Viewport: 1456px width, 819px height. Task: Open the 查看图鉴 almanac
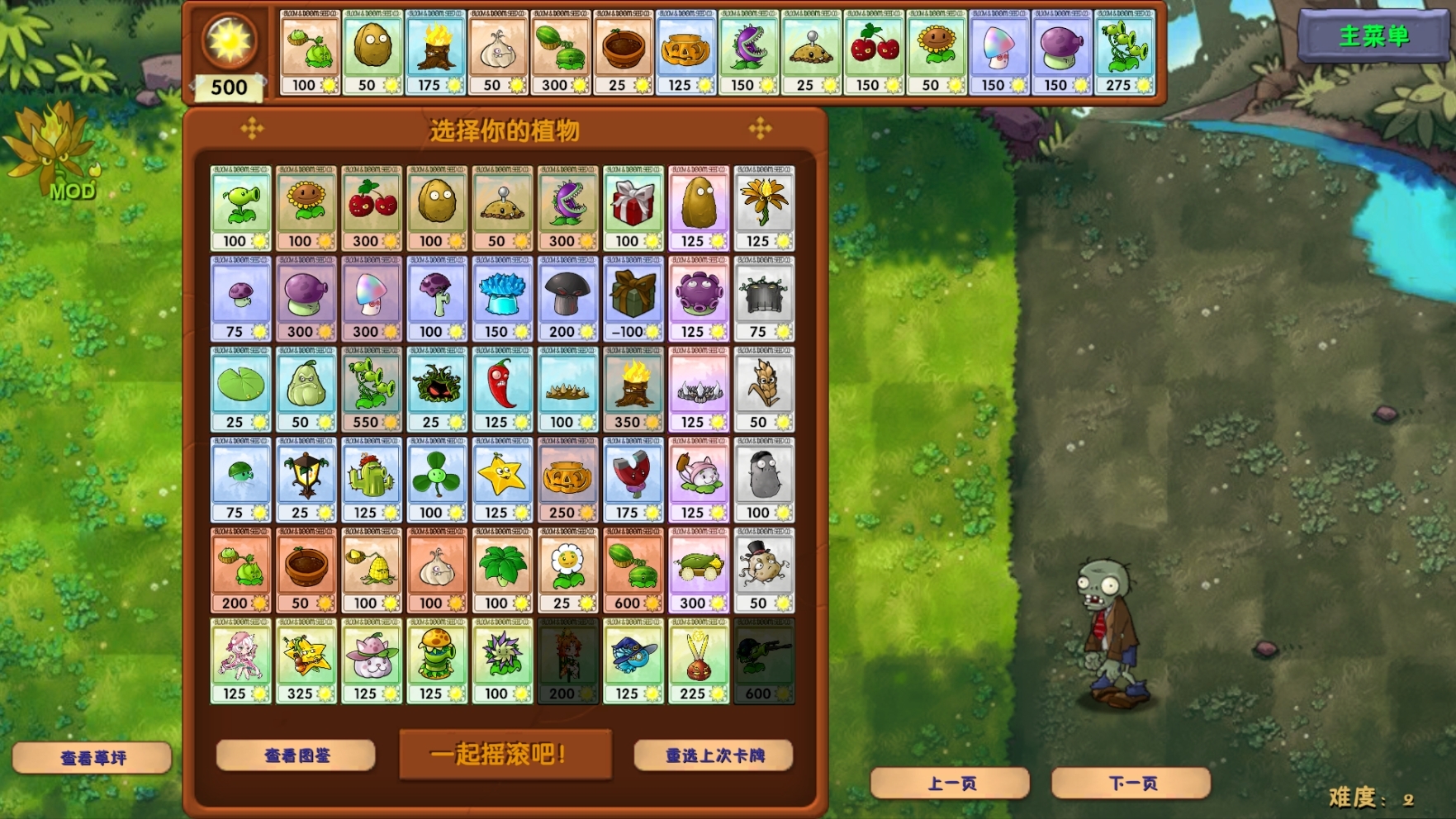[294, 755]
